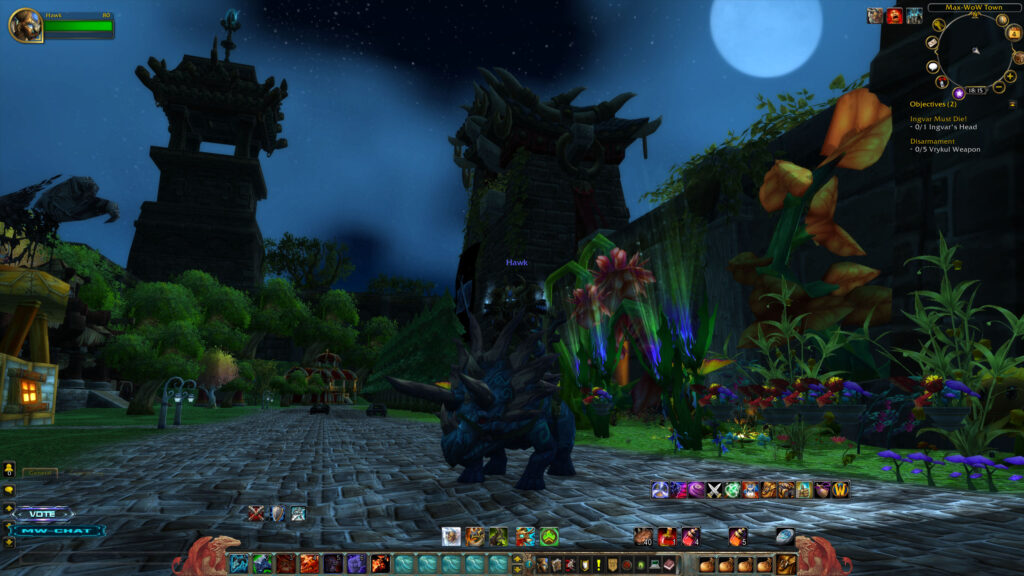The height and width of the screenshot is (576, 1024).
Task: Activate the crossed swords ability icon
Action: click(x=715, y=489)
